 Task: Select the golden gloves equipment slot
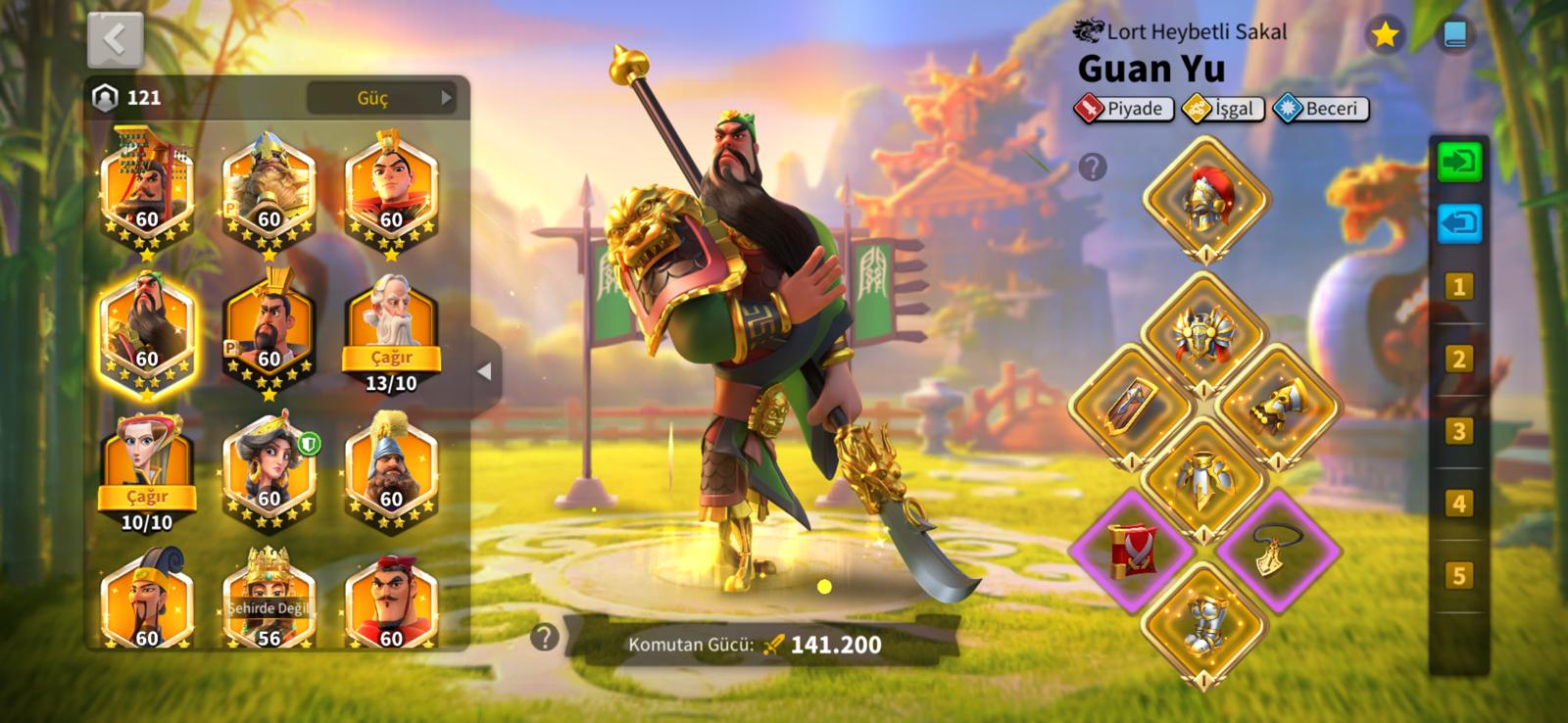click(1277, 406)
